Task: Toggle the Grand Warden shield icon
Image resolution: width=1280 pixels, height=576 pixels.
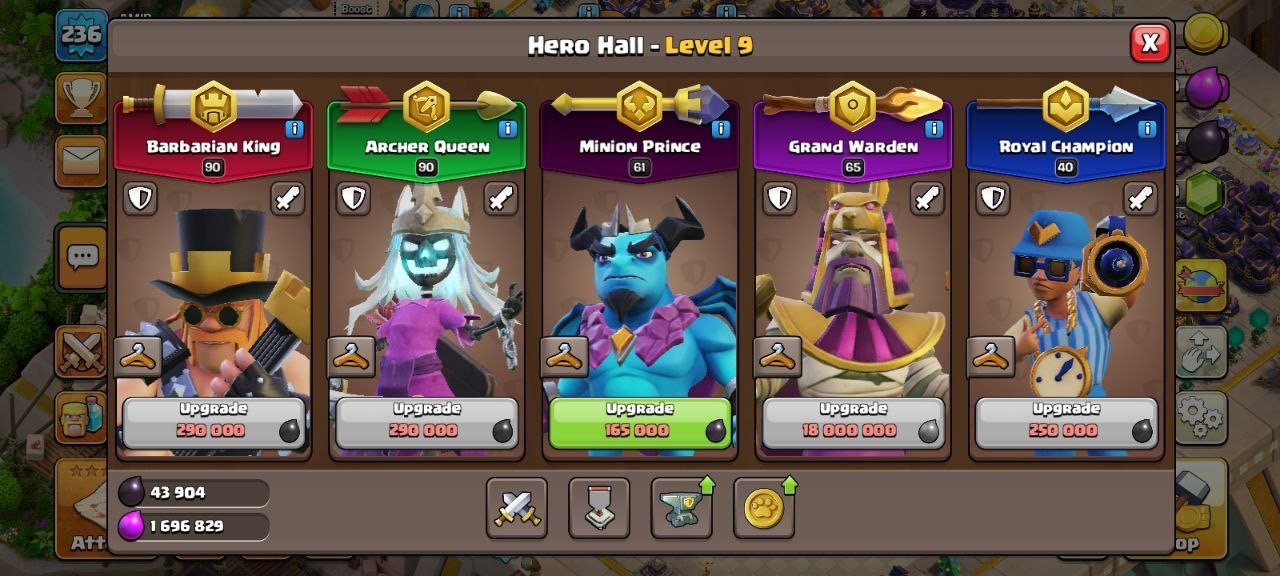Action: pyautogui.click(x=779, y=198)
